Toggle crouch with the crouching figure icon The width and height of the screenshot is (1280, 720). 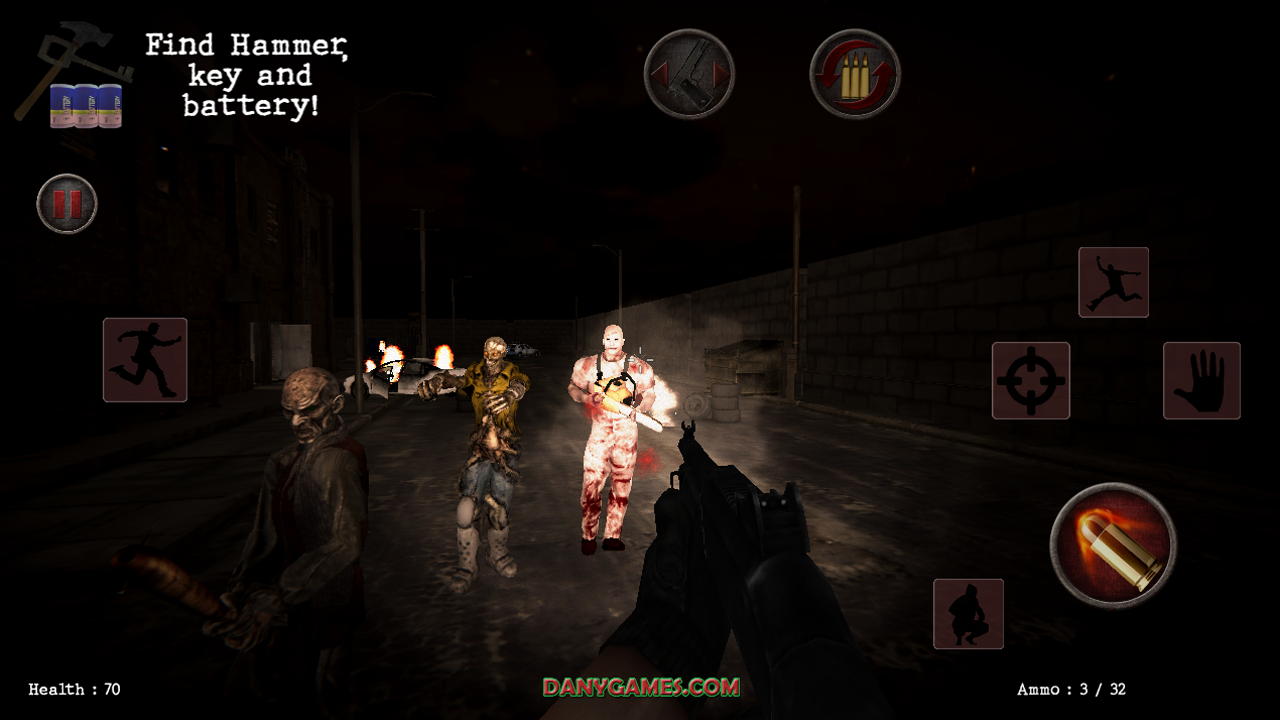(968, 614)
